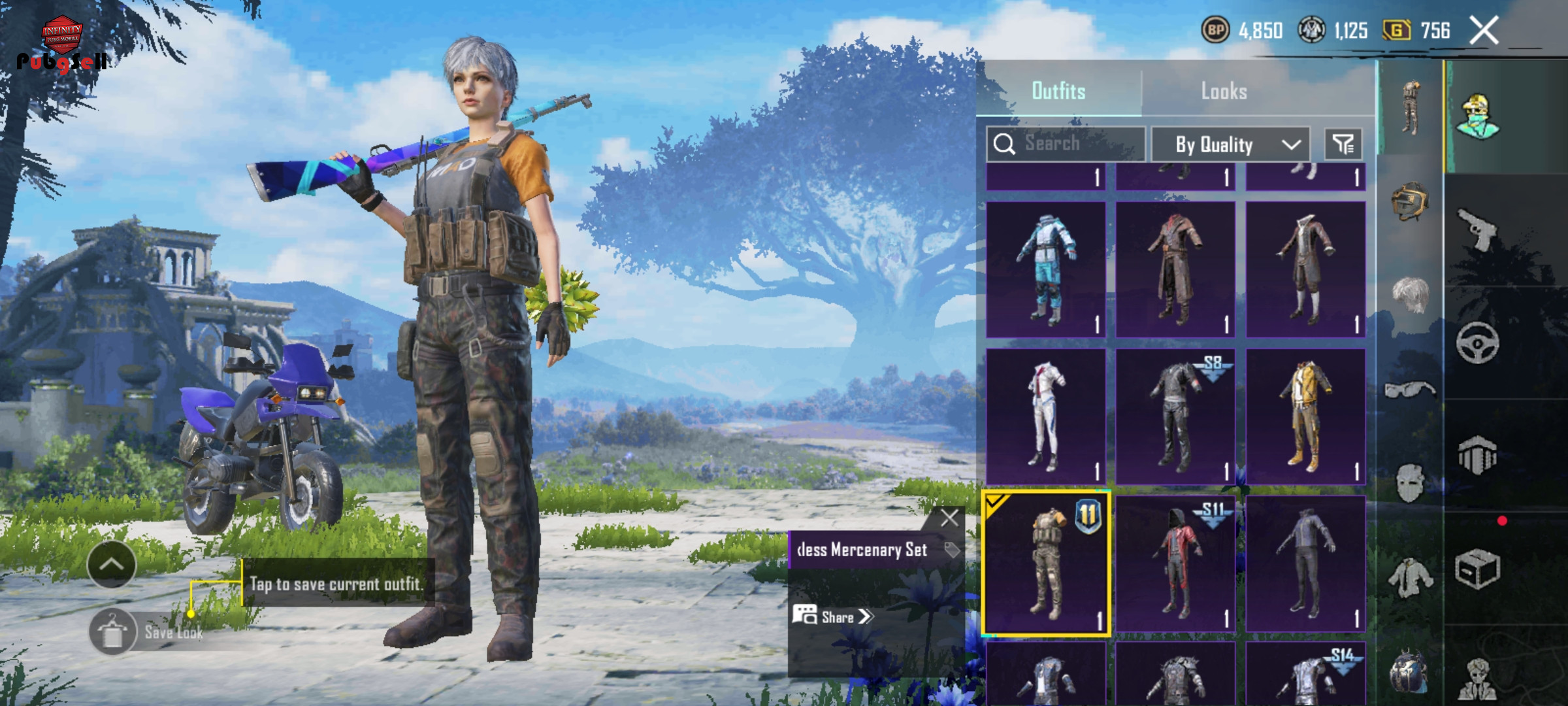Select the Outfits tab
1568x706 pixels.
pyautogui.click(x=1058, y=91)
